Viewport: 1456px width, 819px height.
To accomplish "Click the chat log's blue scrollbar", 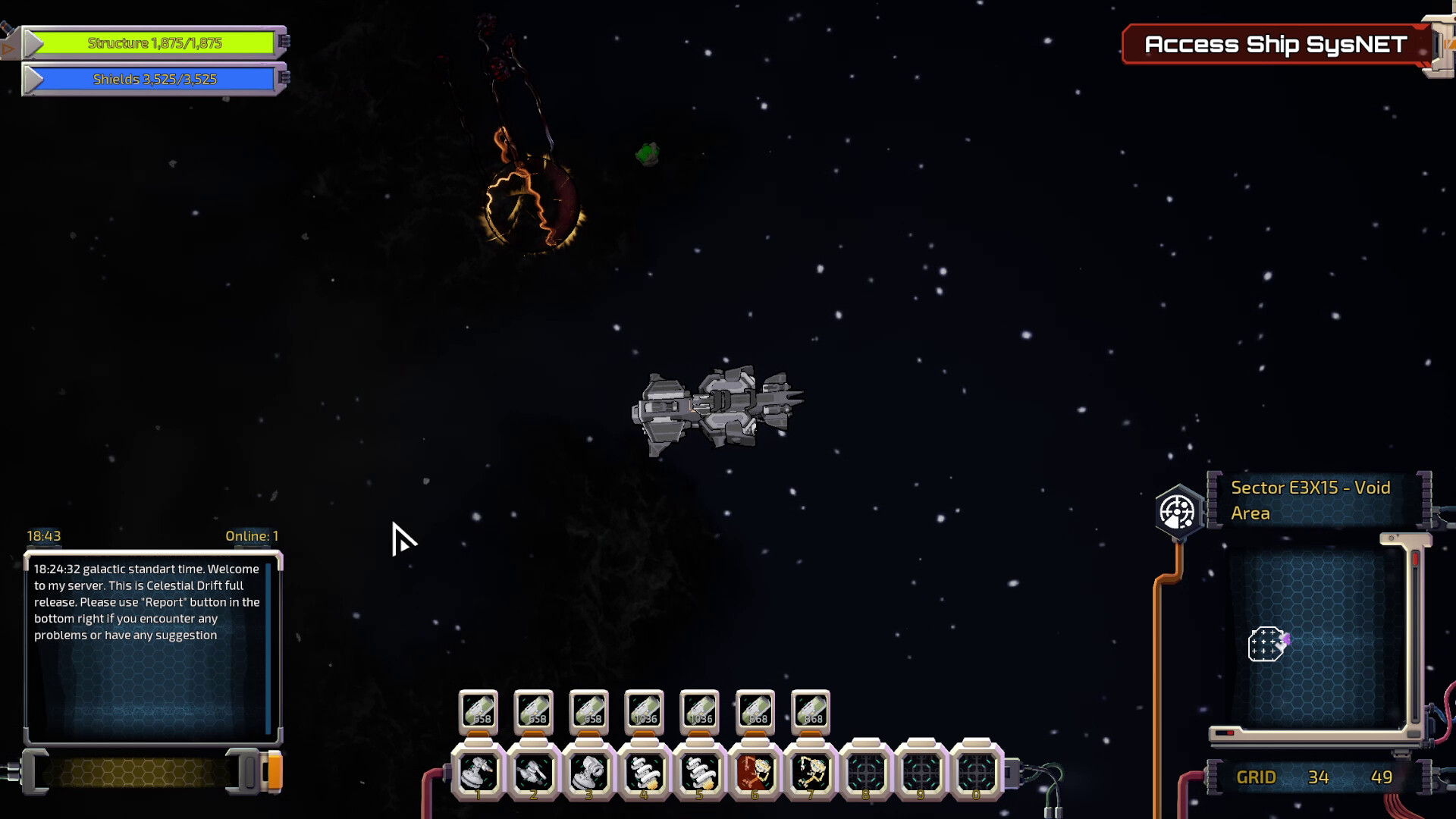I will (x=268, y=648).
